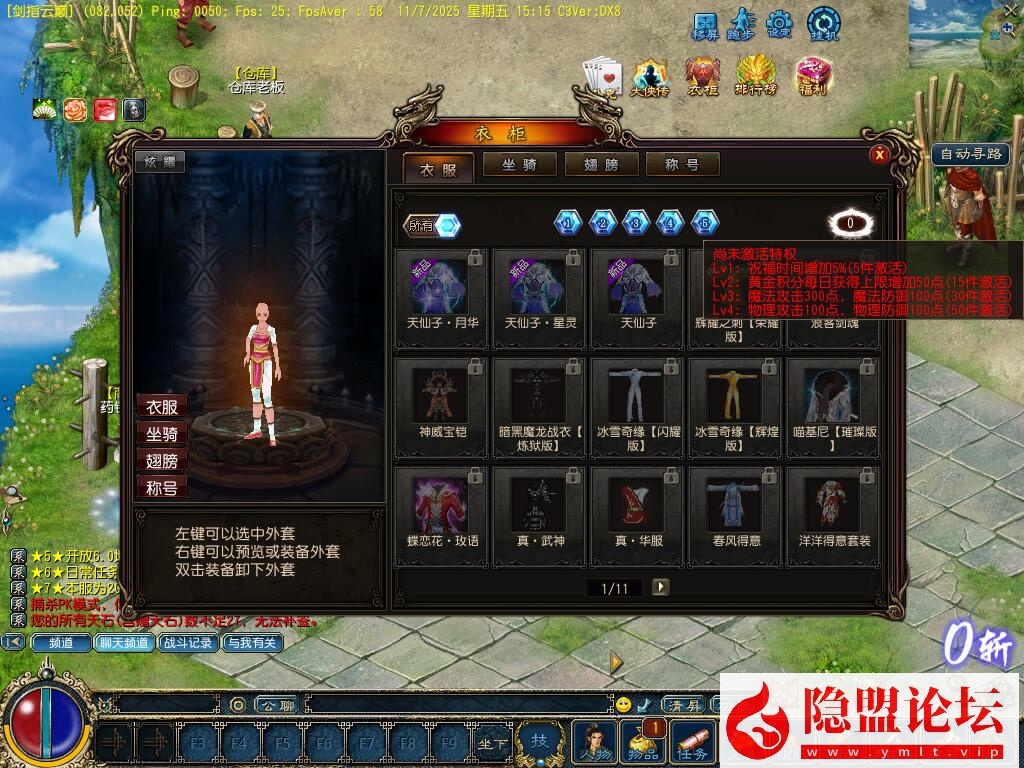Viewport: 1024px width, 768px height.
Task: Click the 炫耀 (show off) button
Action: (x=160, y=162)
